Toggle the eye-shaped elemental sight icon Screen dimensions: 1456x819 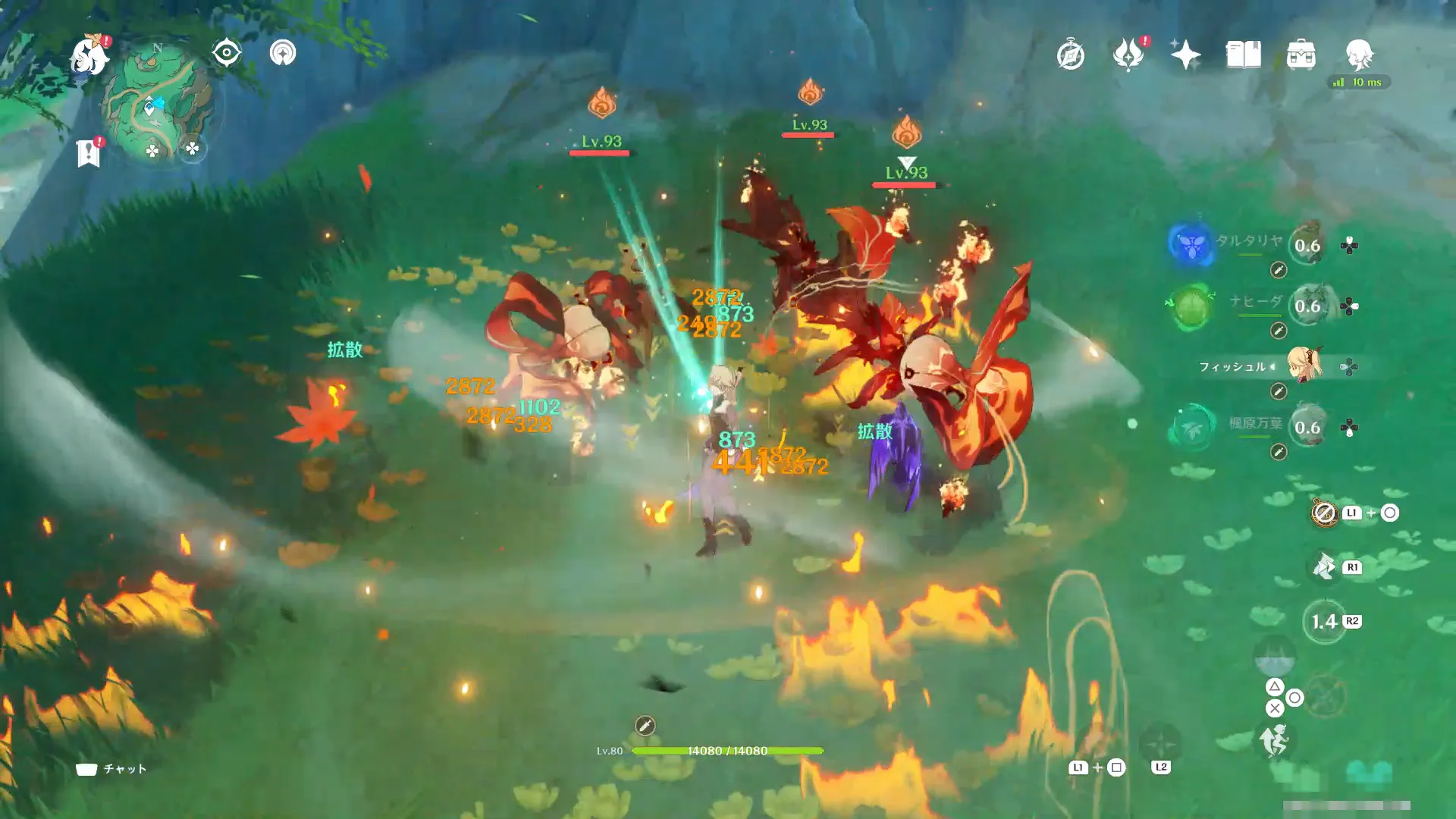[226, 53]
